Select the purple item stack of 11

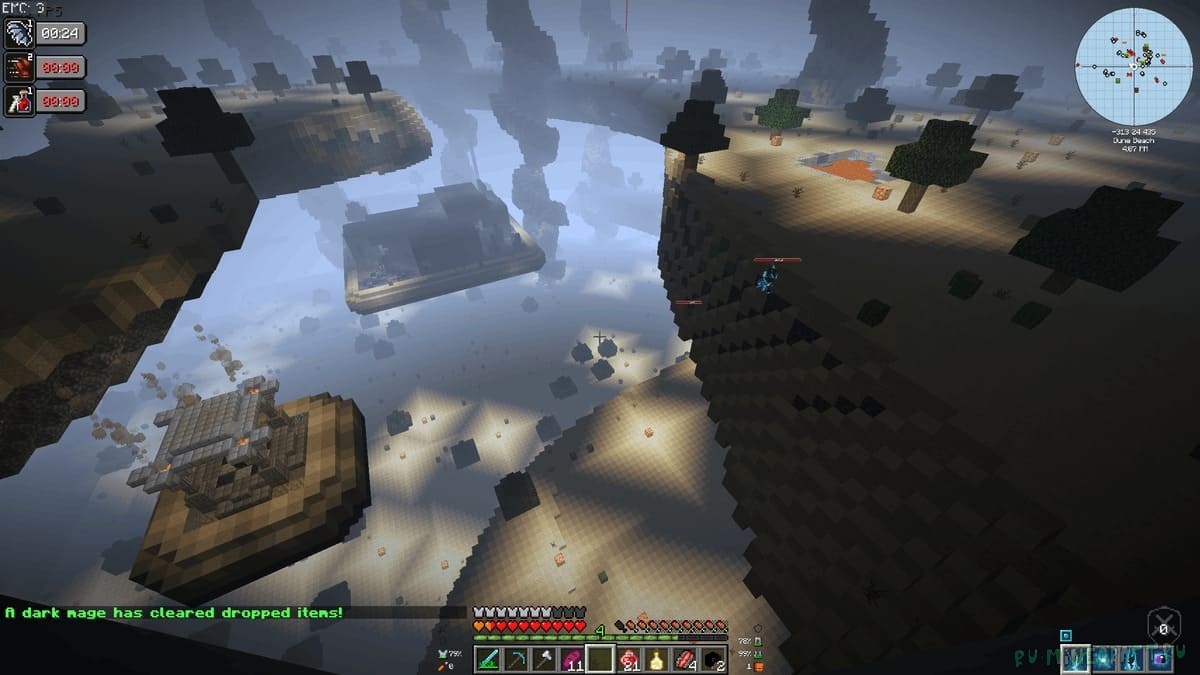click(x=572, y=659)
